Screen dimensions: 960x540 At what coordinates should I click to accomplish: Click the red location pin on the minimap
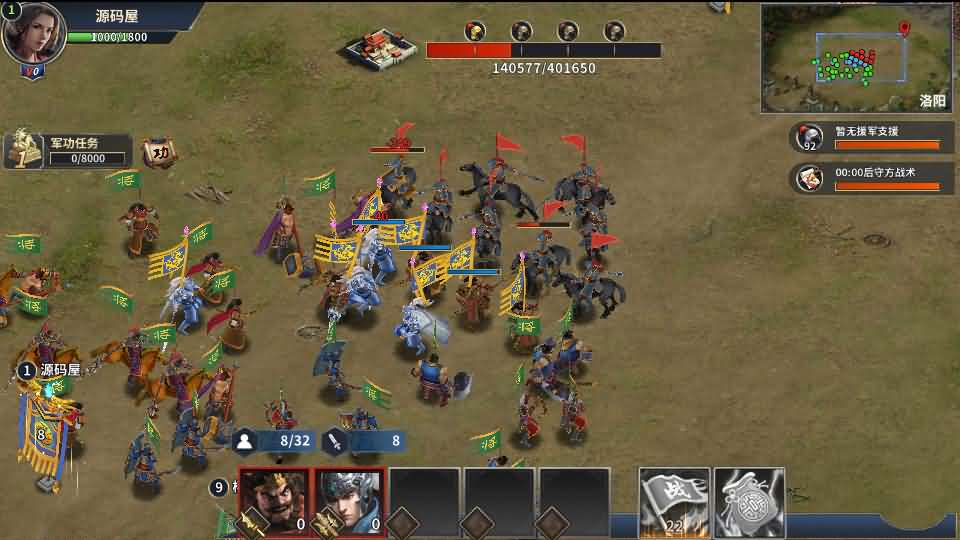click(x=905, y=29)
